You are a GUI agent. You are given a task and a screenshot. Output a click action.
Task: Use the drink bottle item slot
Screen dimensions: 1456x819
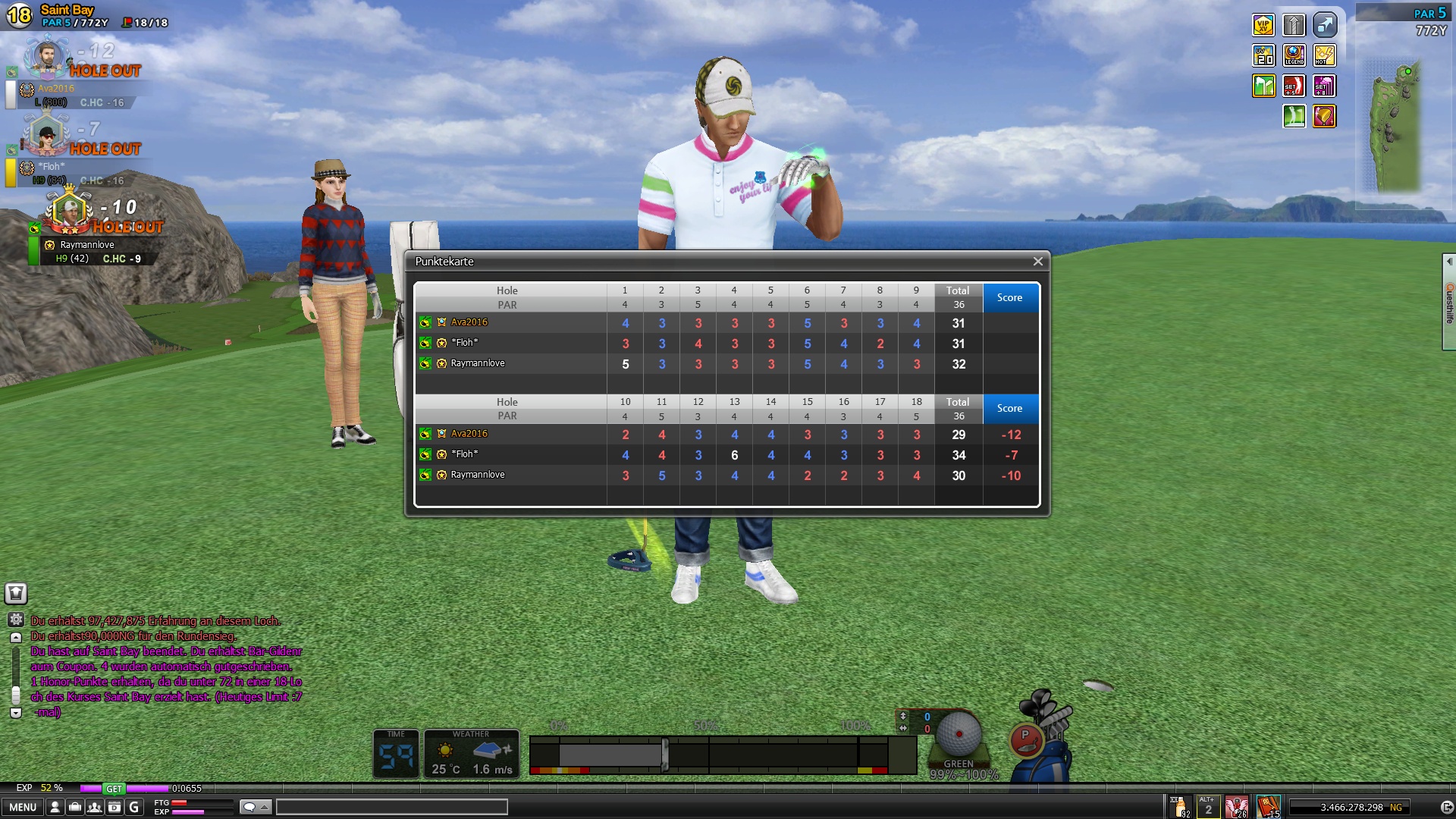coord(1181,806)
